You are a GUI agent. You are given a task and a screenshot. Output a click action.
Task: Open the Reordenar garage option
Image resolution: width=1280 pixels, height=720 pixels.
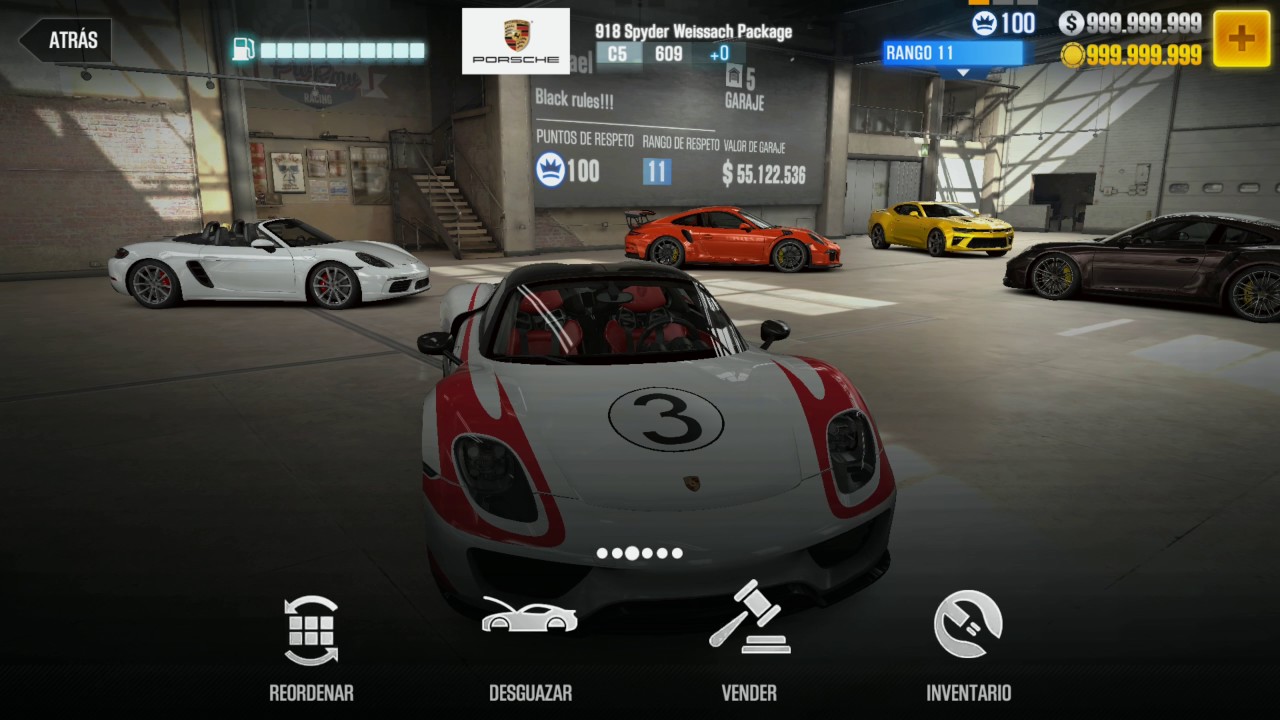[311, 645]
